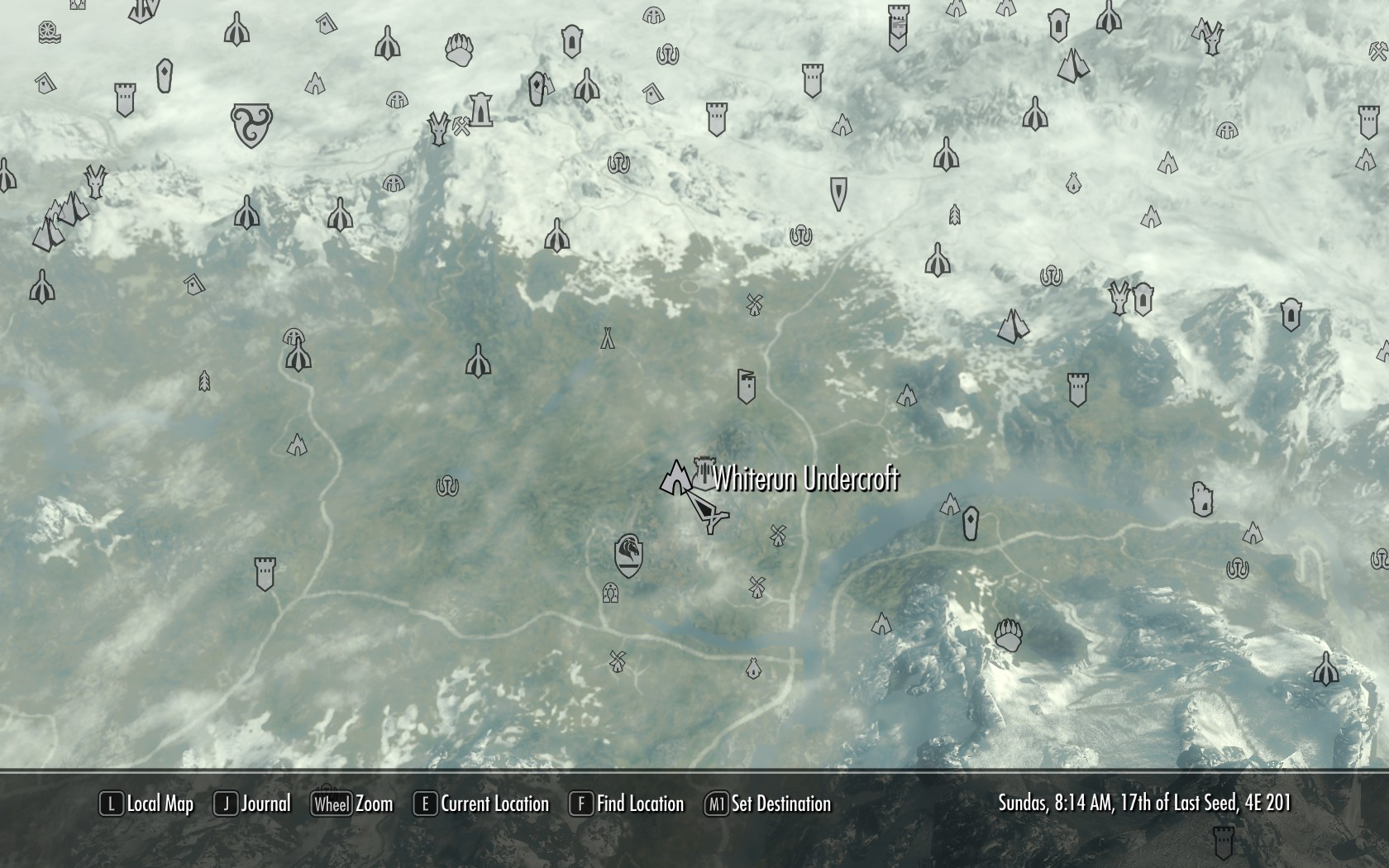
Task: Select the Whiterun Undercroft cave marker
Action: [676, 478]
